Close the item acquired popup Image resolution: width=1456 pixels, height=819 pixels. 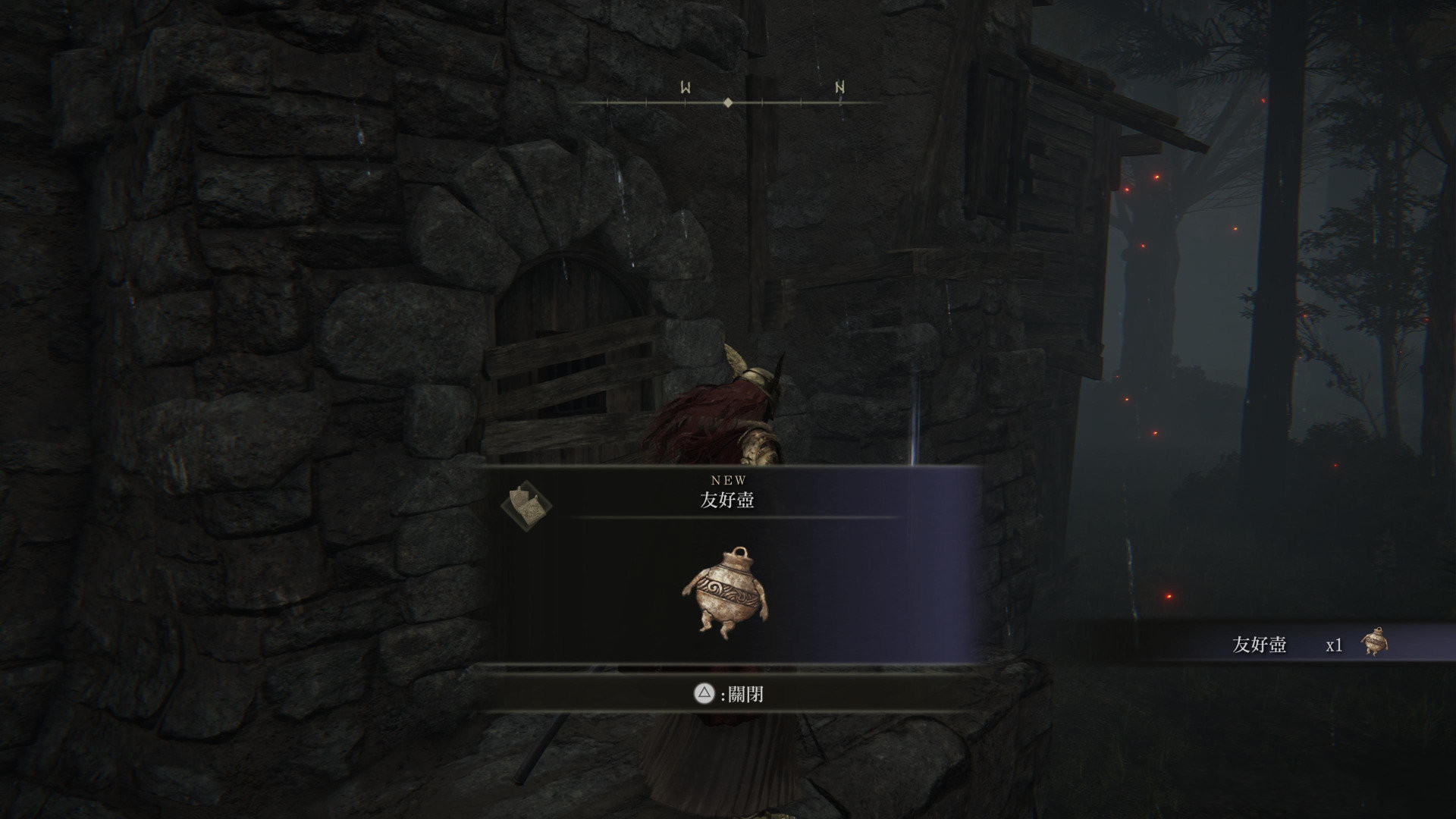tap(730, 694)
